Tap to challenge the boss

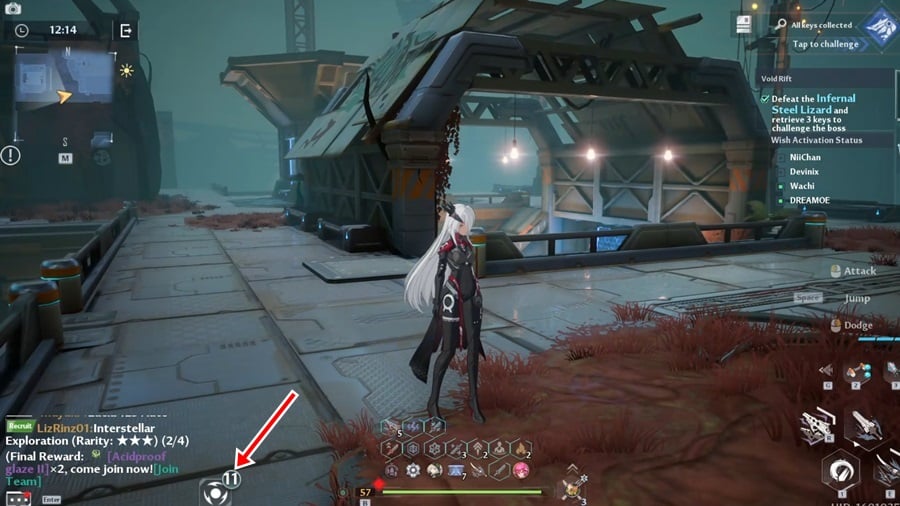click(826, 44)
